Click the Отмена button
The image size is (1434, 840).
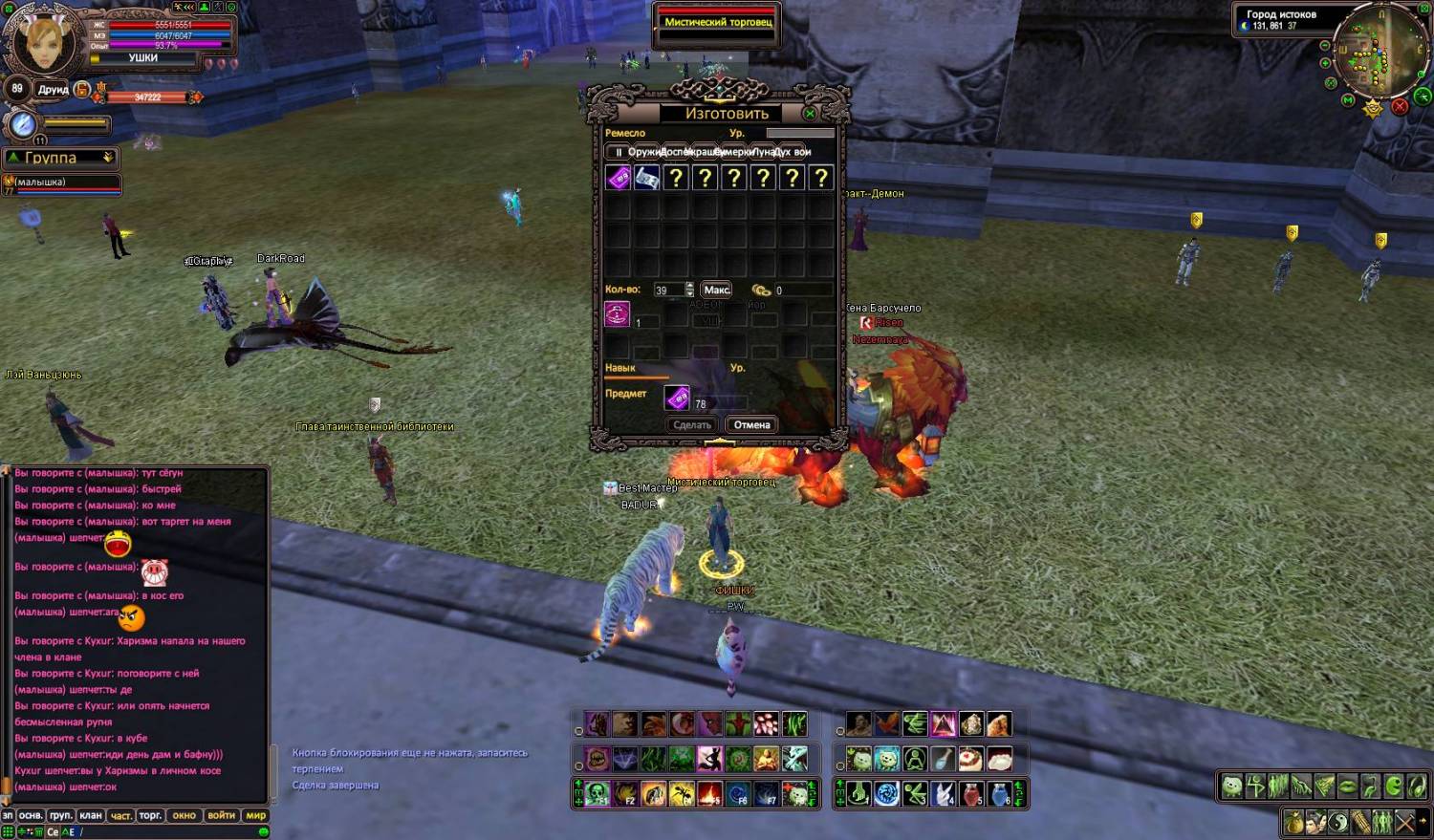pos(751,425)
